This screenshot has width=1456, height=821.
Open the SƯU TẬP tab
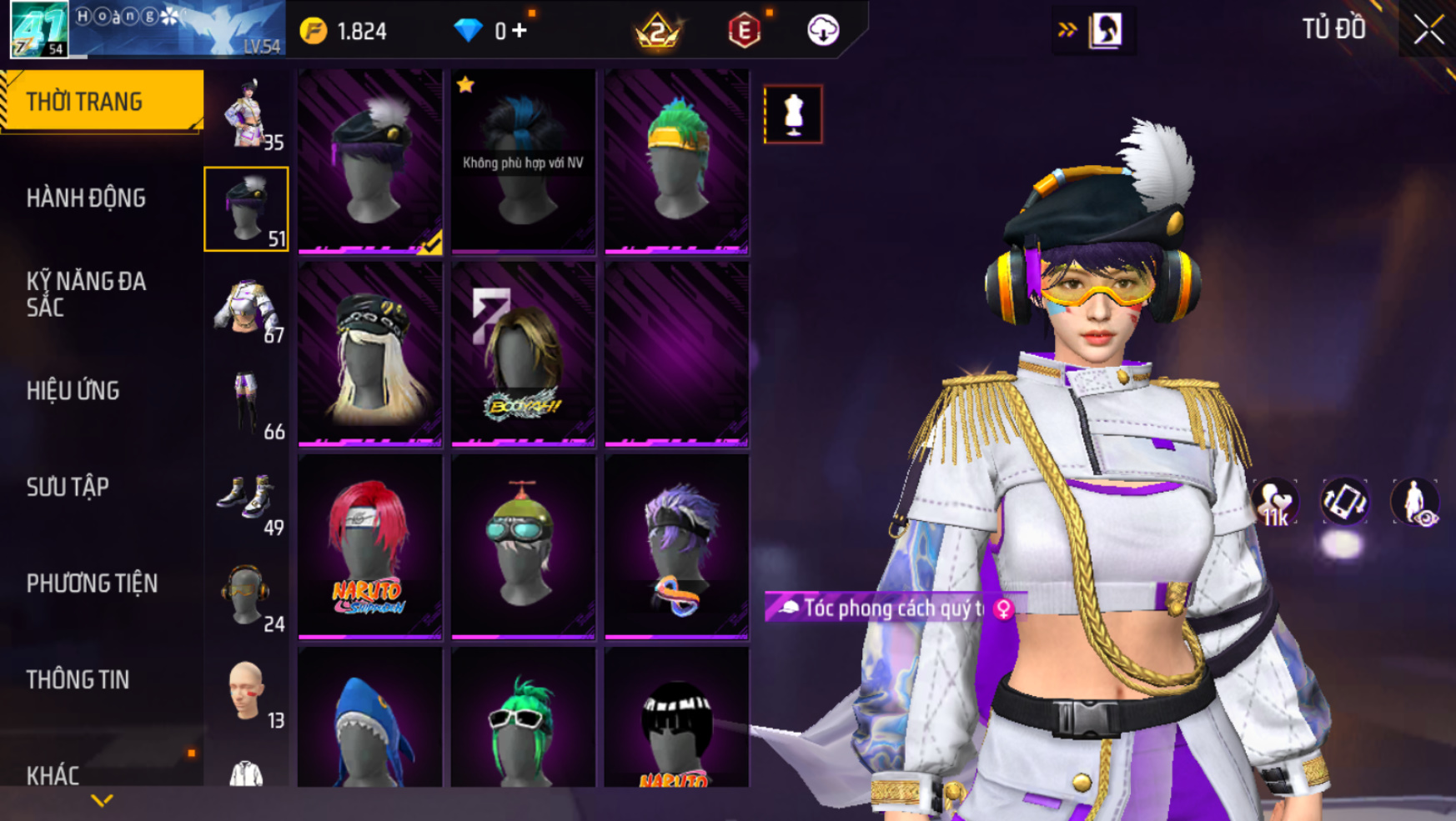[68, 488]
